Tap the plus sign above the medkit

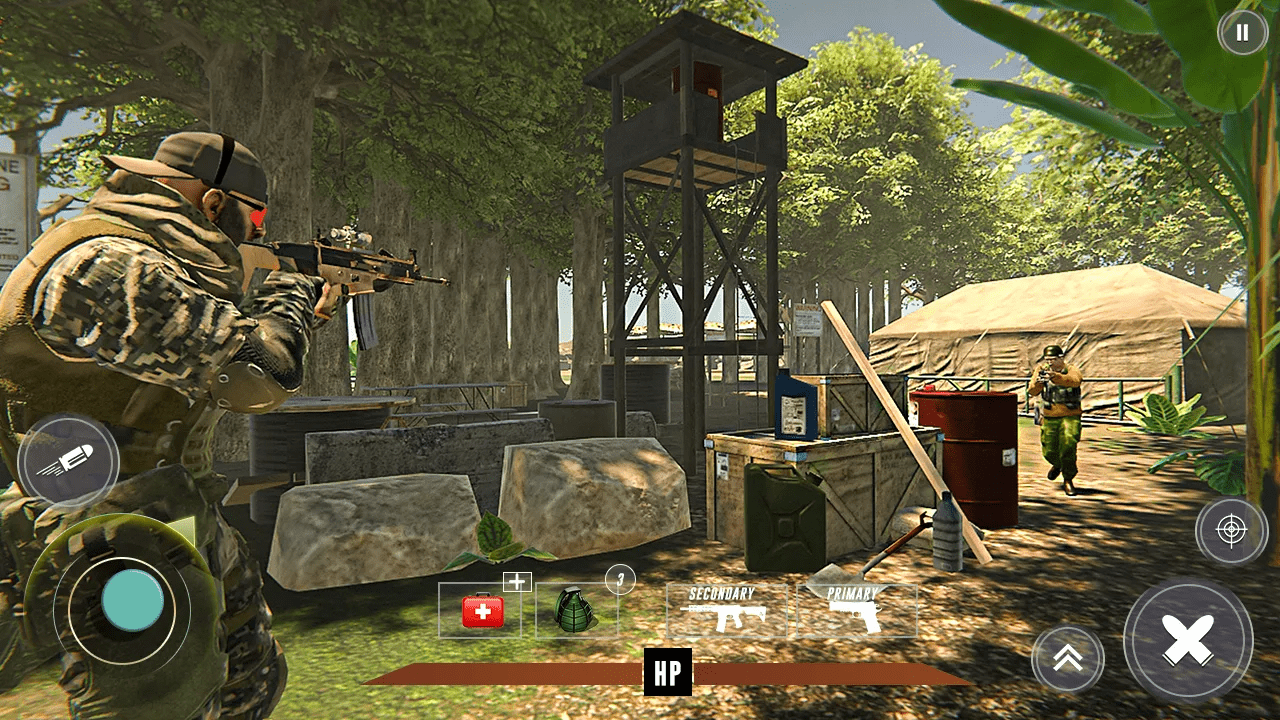(x=516, y=580)
